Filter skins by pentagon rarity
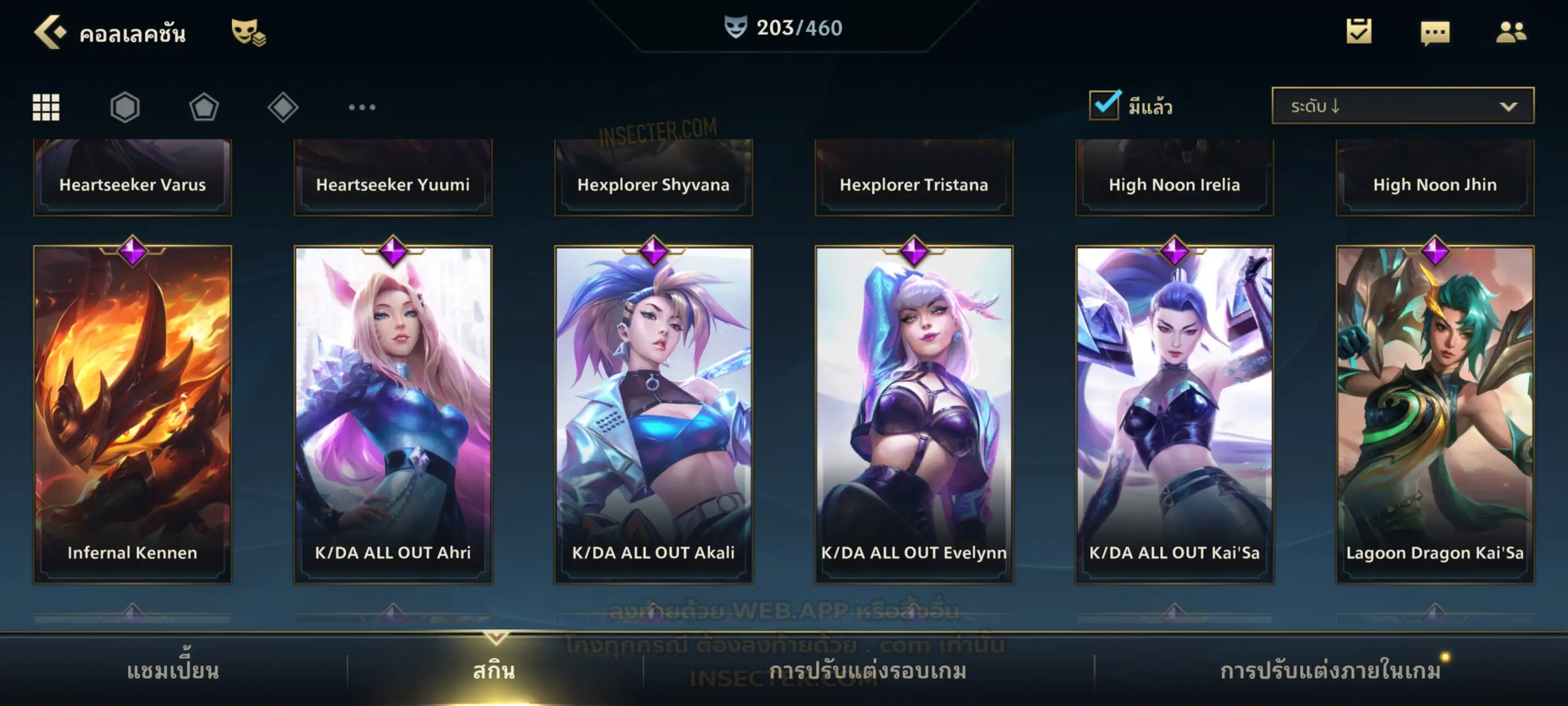 pos(204,107)
